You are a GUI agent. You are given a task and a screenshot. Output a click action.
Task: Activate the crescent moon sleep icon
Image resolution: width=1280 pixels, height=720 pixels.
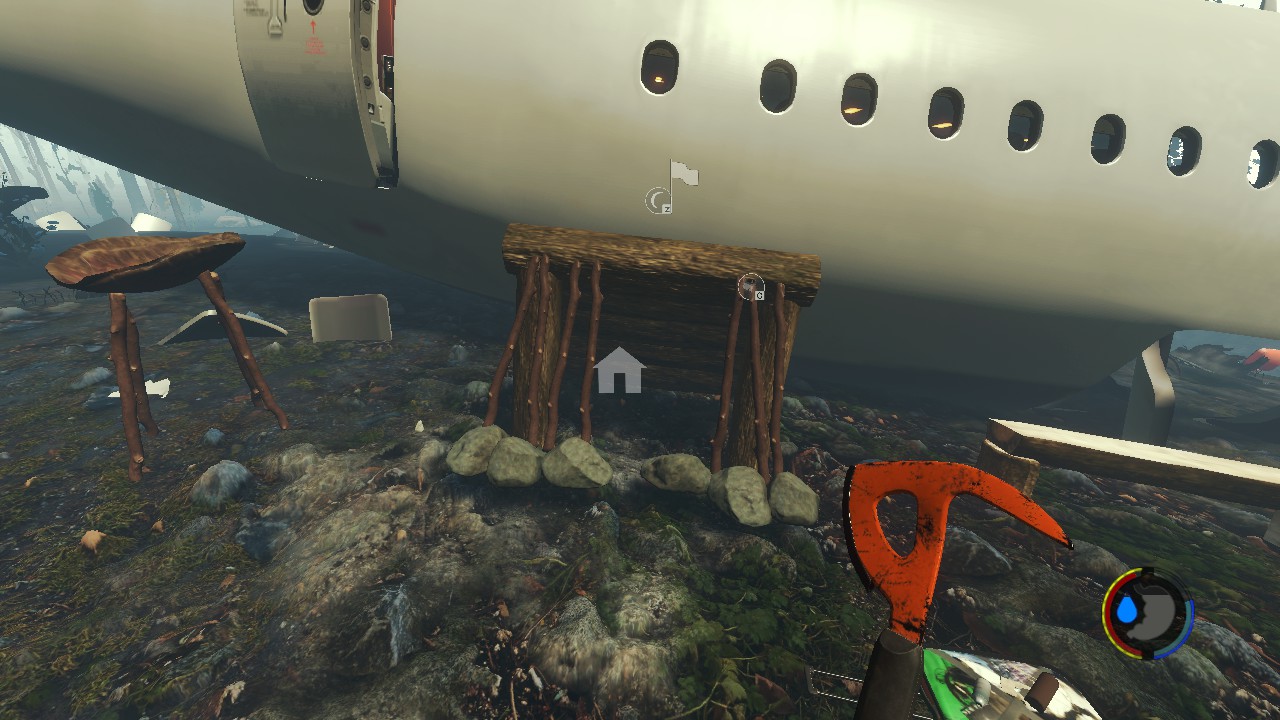click(657, 201)
